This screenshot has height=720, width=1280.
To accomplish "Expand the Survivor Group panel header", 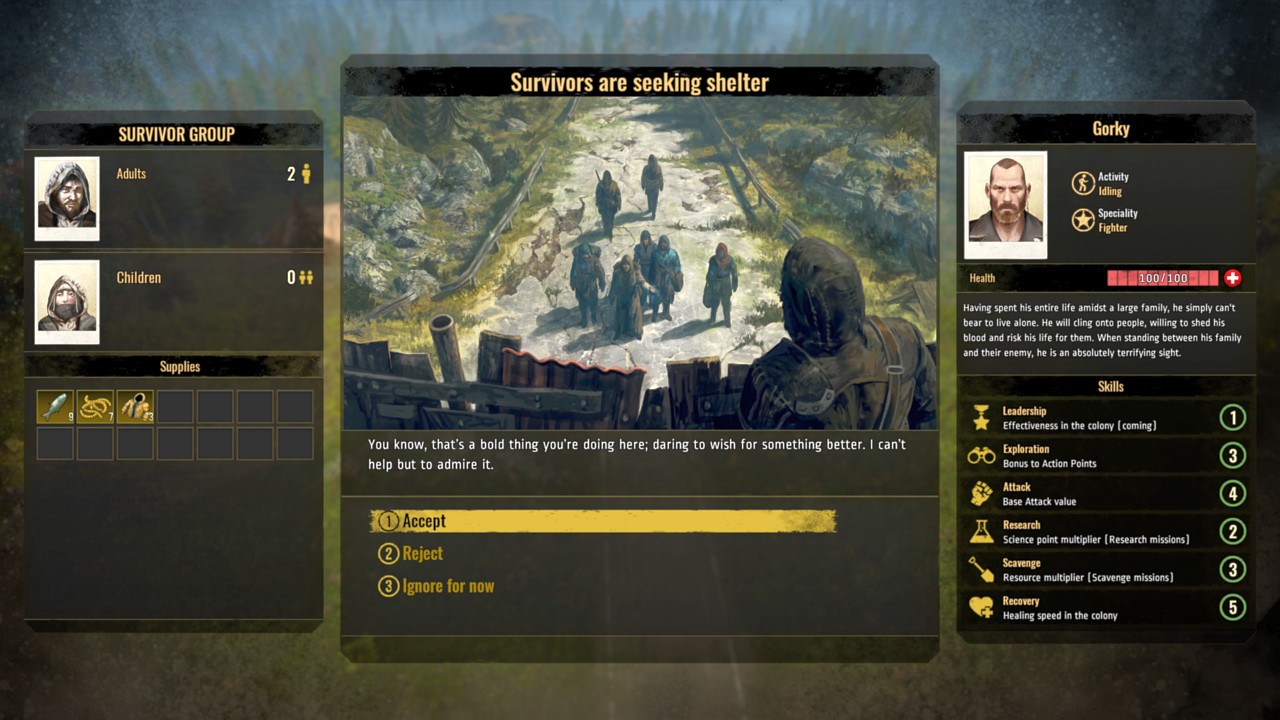I will click(177, 134).
